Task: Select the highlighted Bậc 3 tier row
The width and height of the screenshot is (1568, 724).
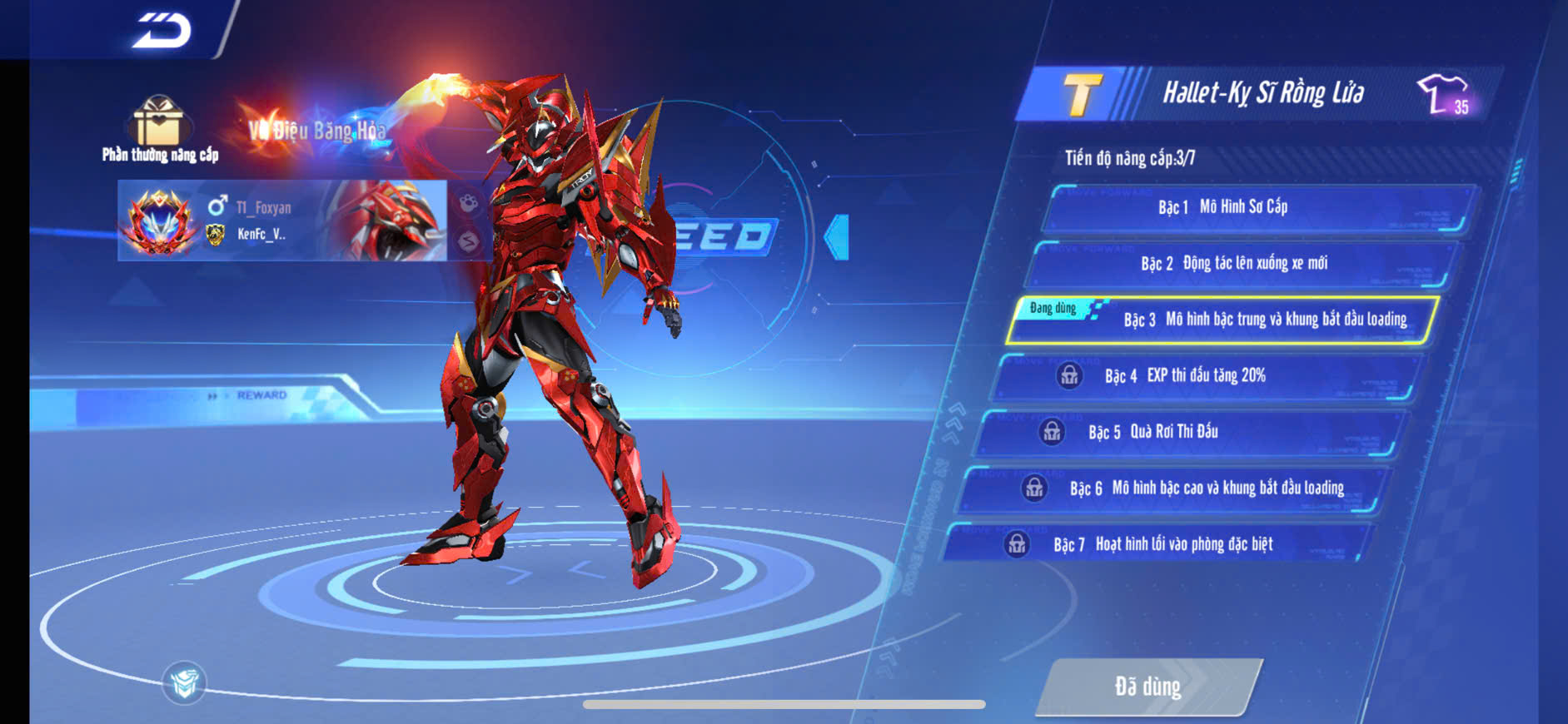Action: click(x=1222, y=320)
